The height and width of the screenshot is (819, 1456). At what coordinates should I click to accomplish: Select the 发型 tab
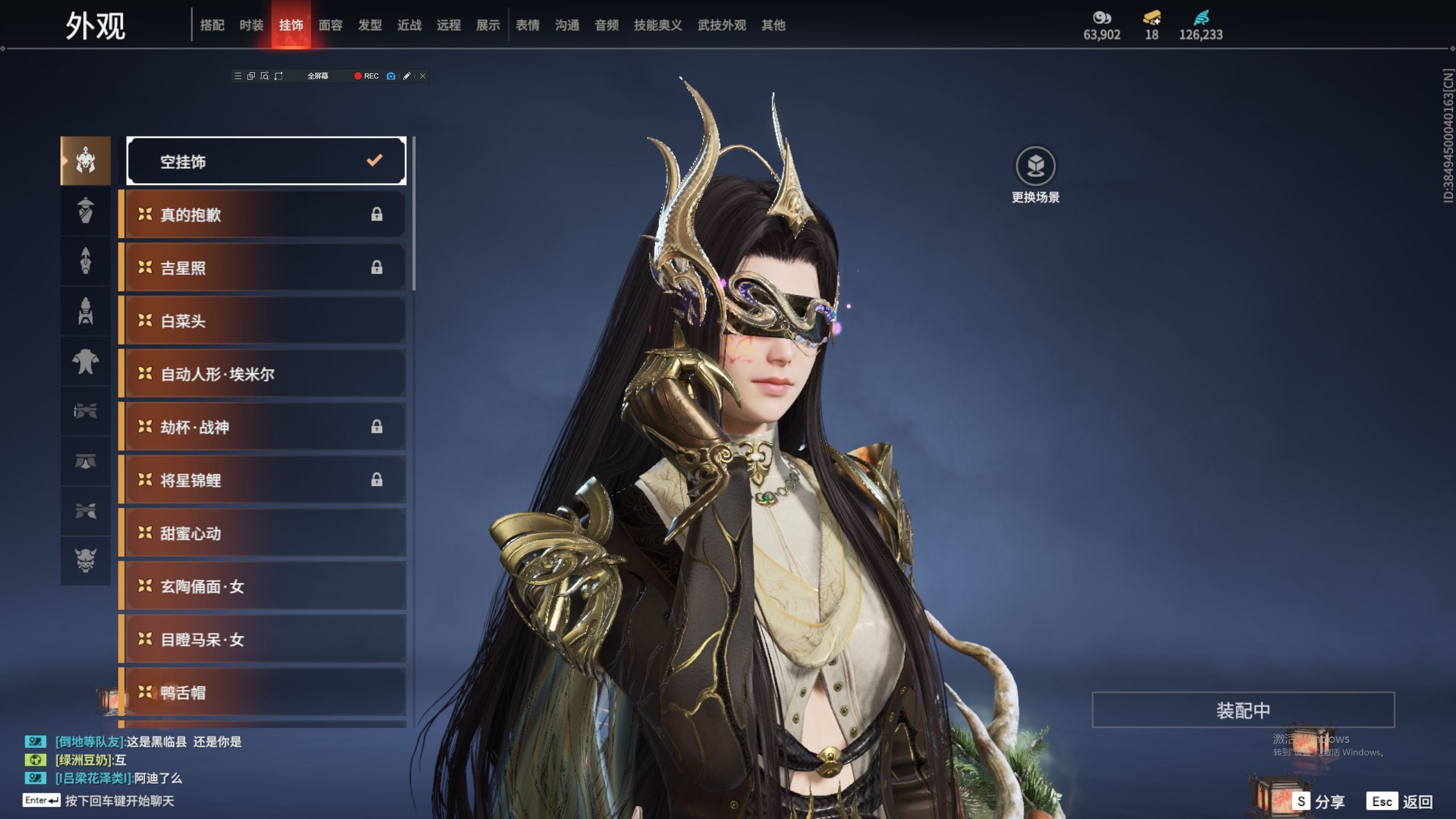[x=370, y=25]
